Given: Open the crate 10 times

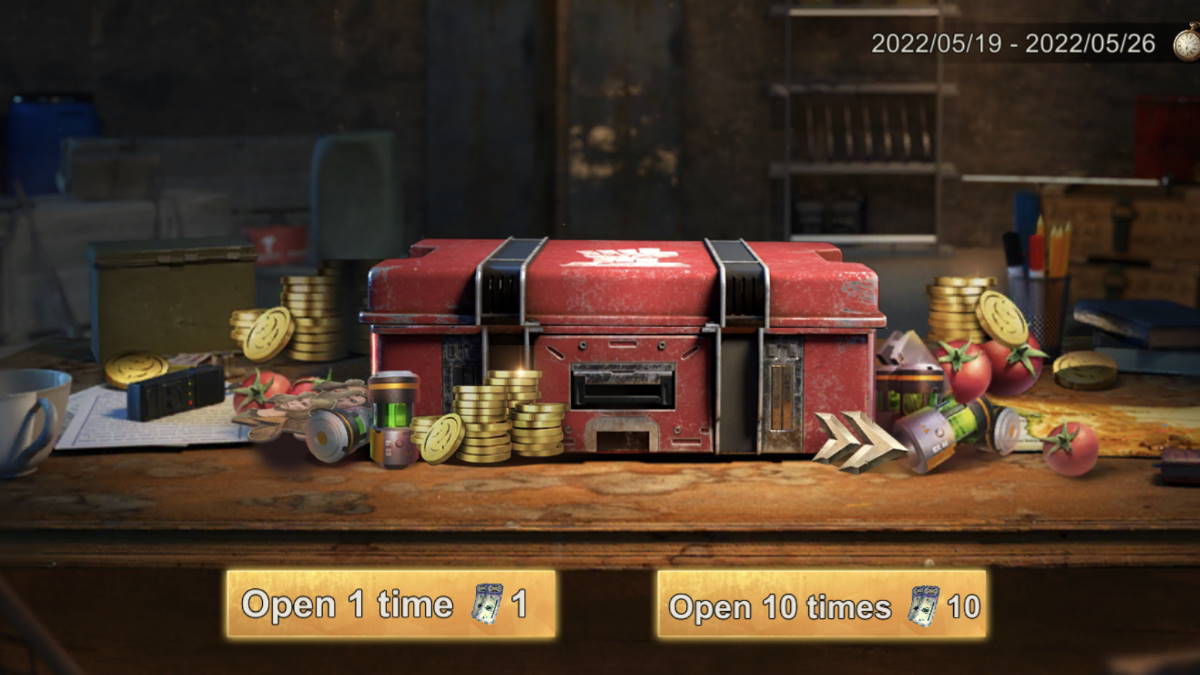Looking at the screenshot, I should coord(822,604).
